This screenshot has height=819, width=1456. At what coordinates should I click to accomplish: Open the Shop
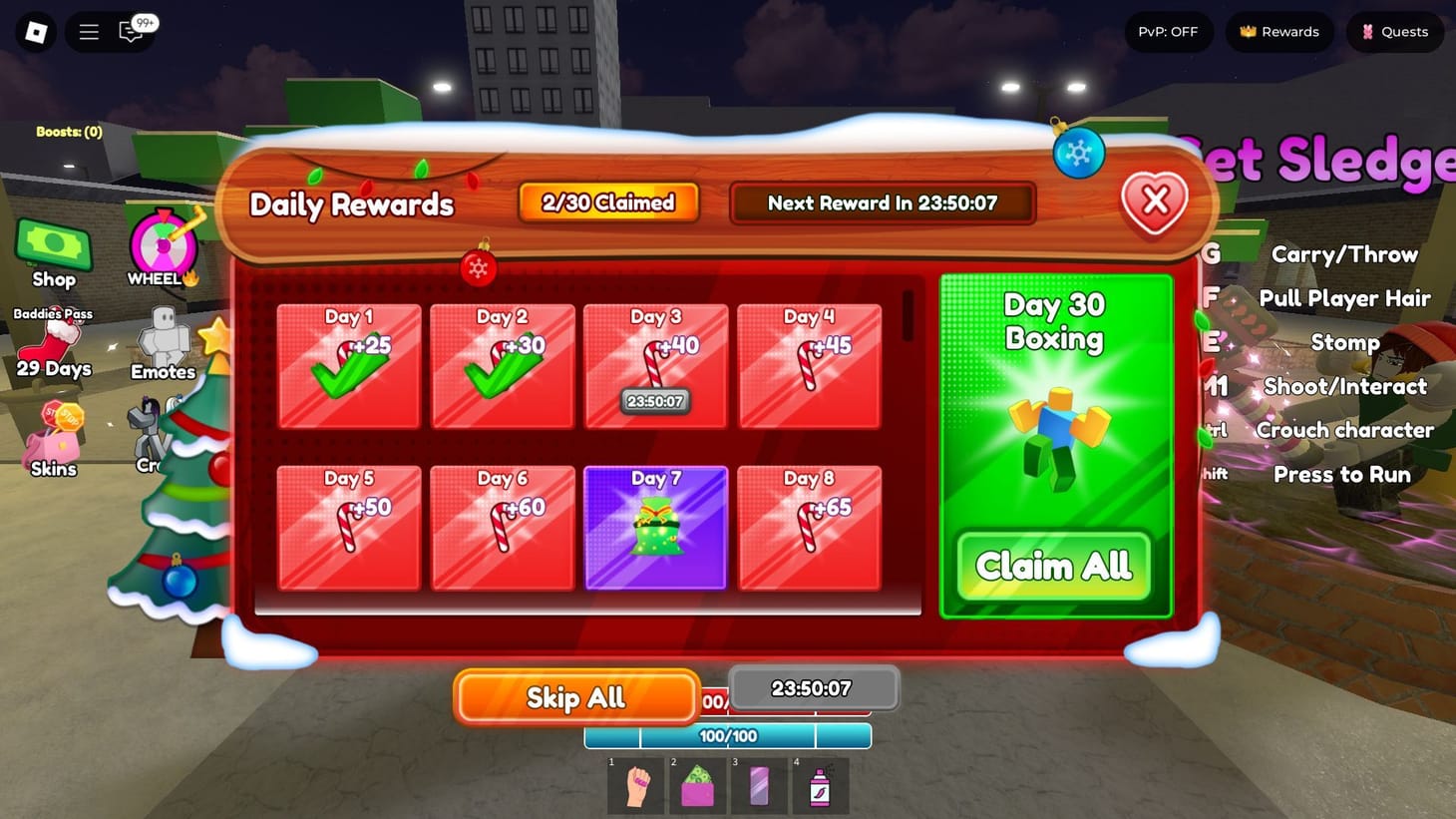[54, 246]
